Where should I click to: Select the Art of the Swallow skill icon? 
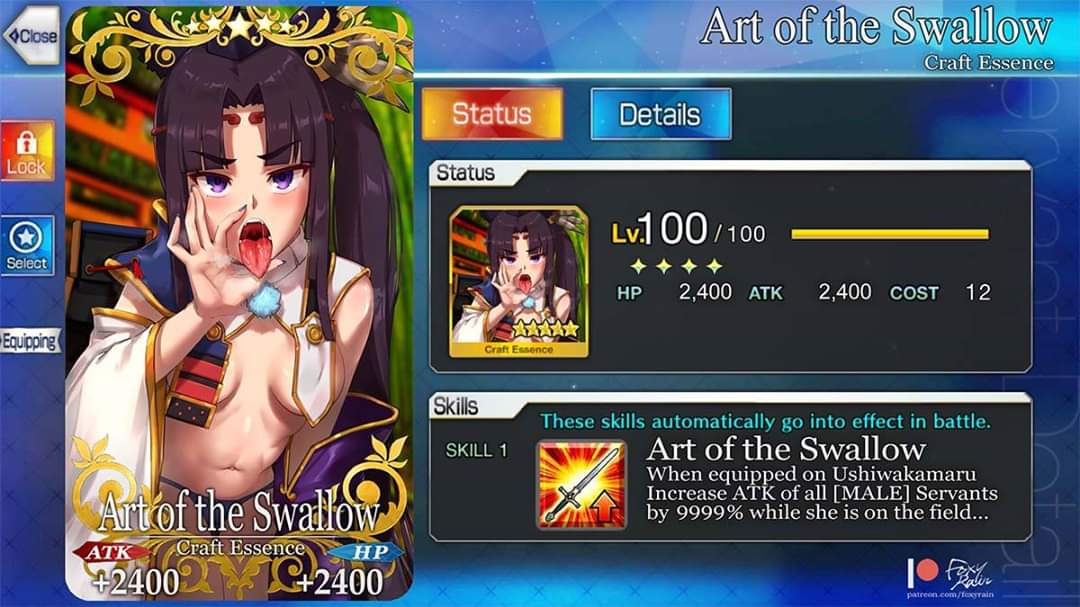coord(581,484)
